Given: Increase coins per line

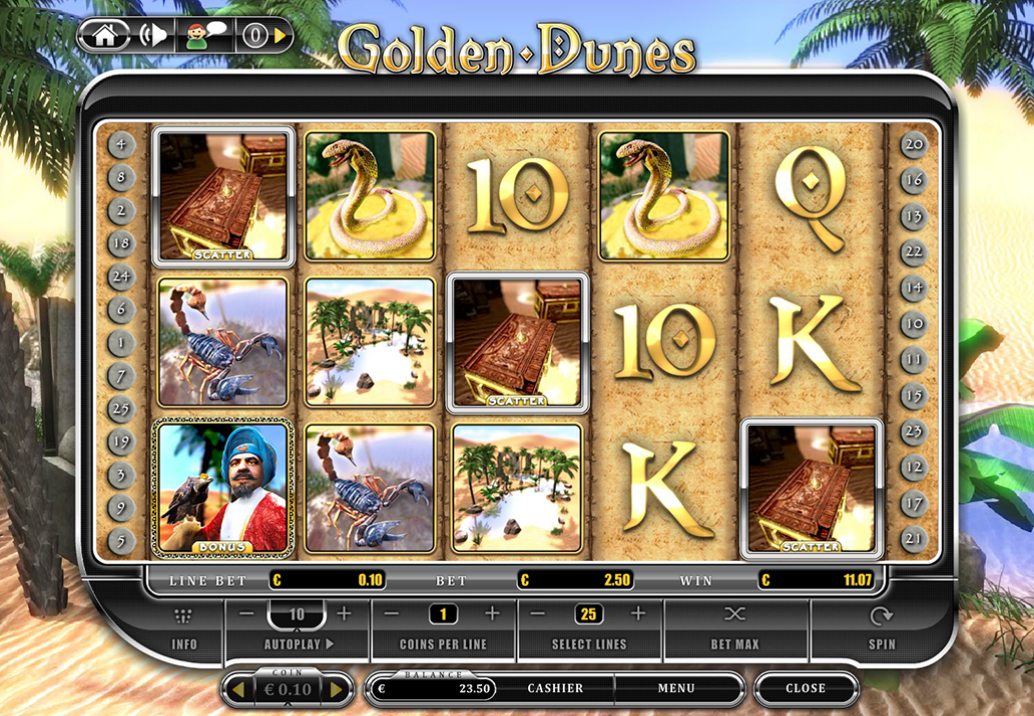Looking at the screenshot, I should click(x=491, y=613).
